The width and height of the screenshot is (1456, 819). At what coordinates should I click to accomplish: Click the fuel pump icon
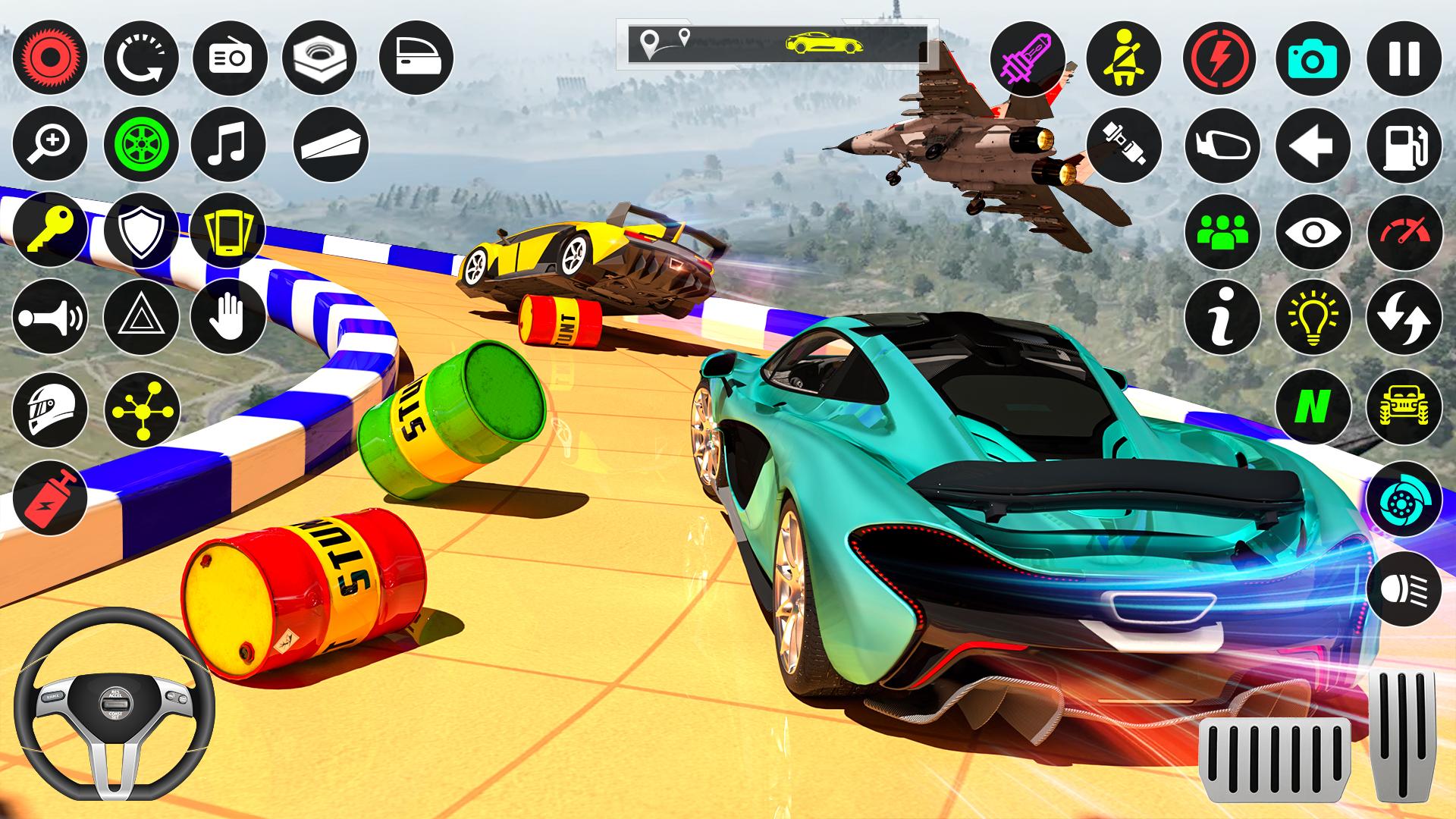(x=1404, y=146)
